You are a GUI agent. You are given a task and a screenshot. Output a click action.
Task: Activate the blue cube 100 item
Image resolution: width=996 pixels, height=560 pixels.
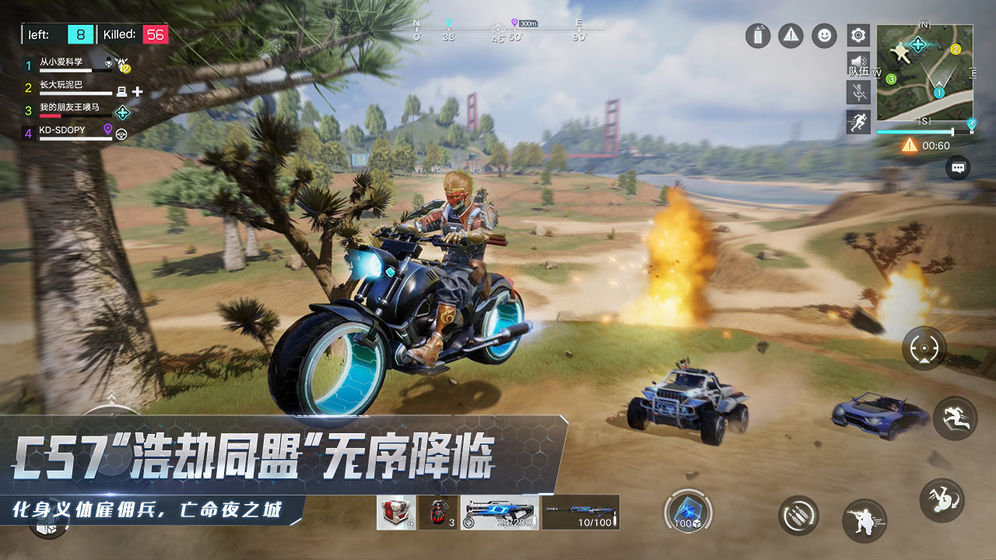[689, 510]
